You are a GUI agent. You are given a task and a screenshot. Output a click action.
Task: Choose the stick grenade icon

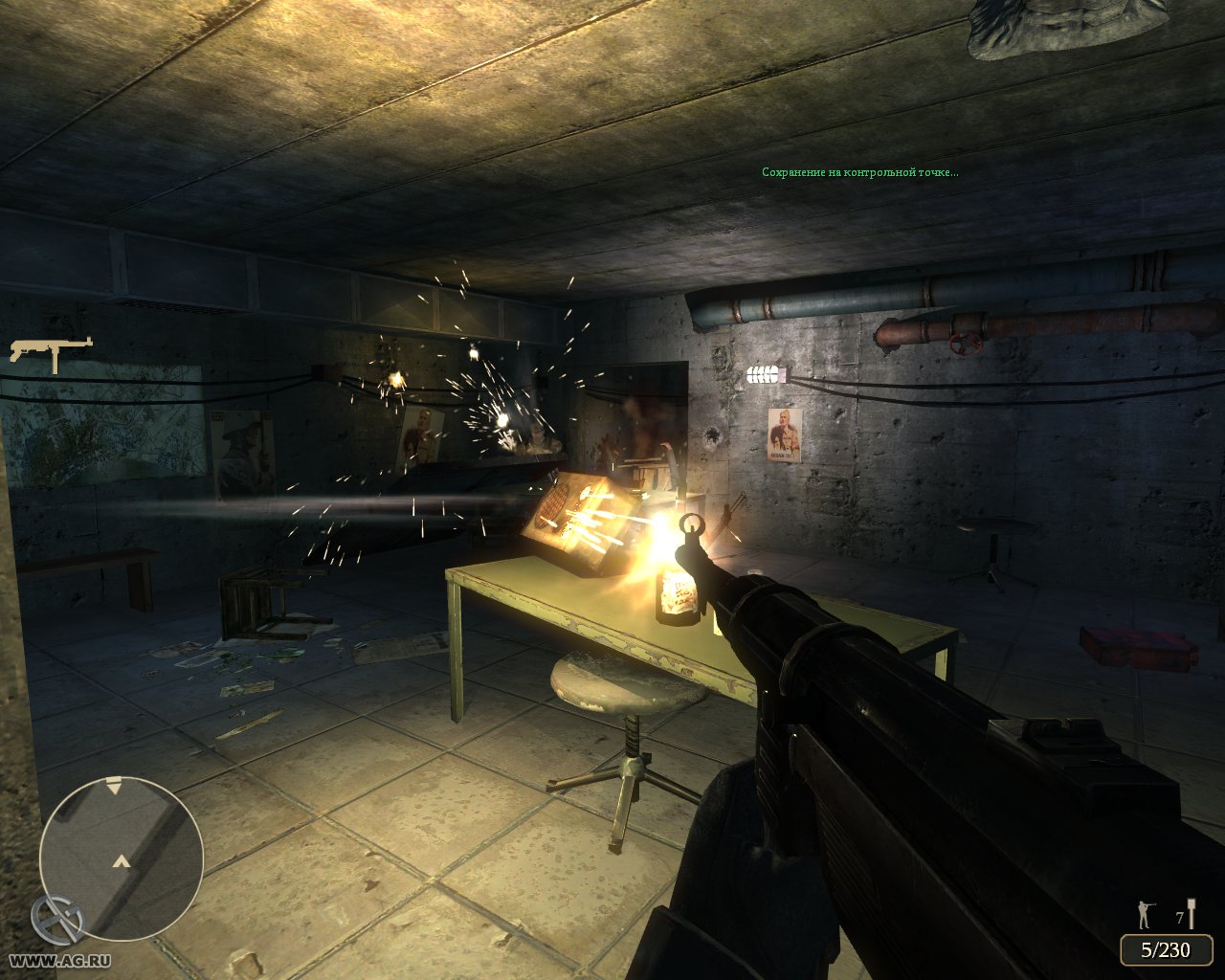click(1192, 913)
